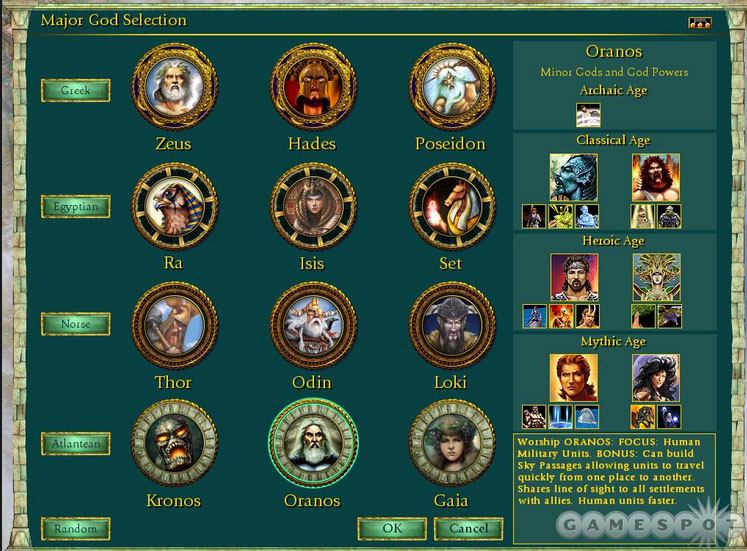Click the top-right window control button

pos(699,21)
